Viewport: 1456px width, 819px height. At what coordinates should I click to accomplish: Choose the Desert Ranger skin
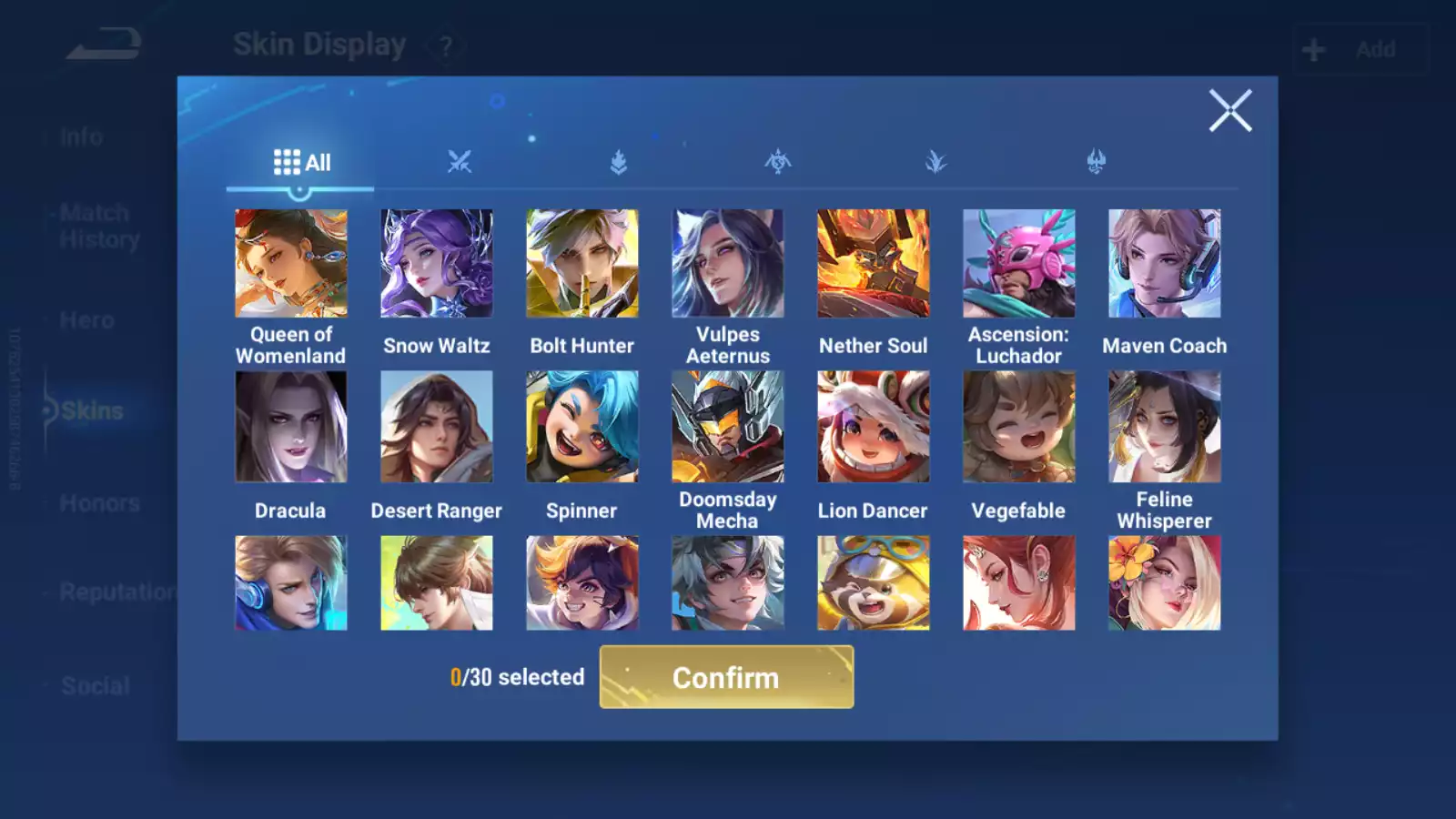[x=437, y=427]
